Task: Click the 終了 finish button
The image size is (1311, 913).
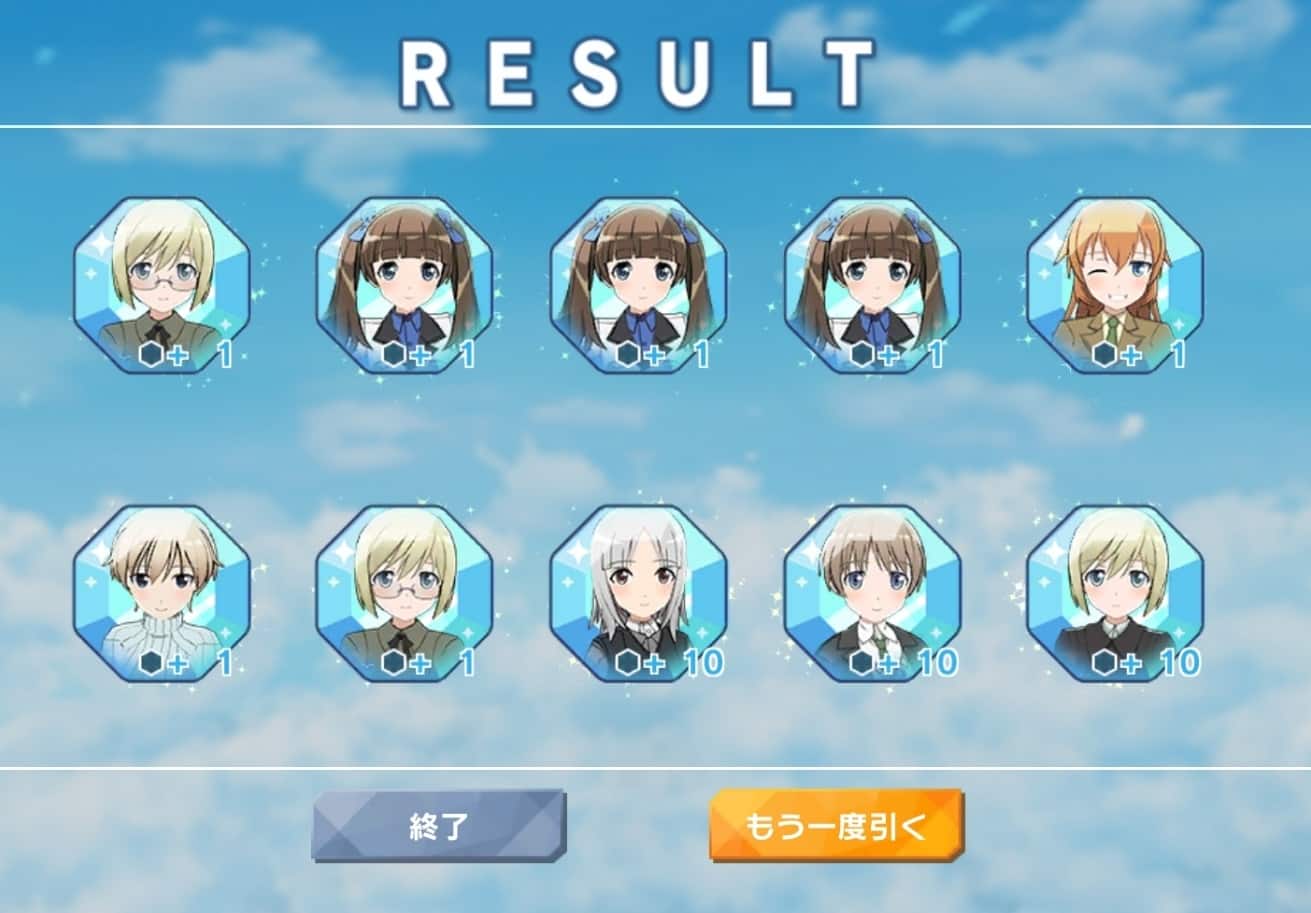Action: pyautogui.click(x=438, y=826)
